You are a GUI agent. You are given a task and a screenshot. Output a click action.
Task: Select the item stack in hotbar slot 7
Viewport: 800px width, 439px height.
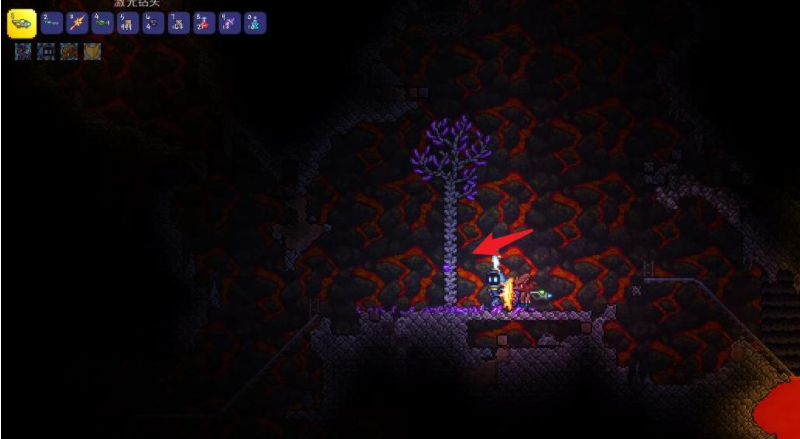178,24
